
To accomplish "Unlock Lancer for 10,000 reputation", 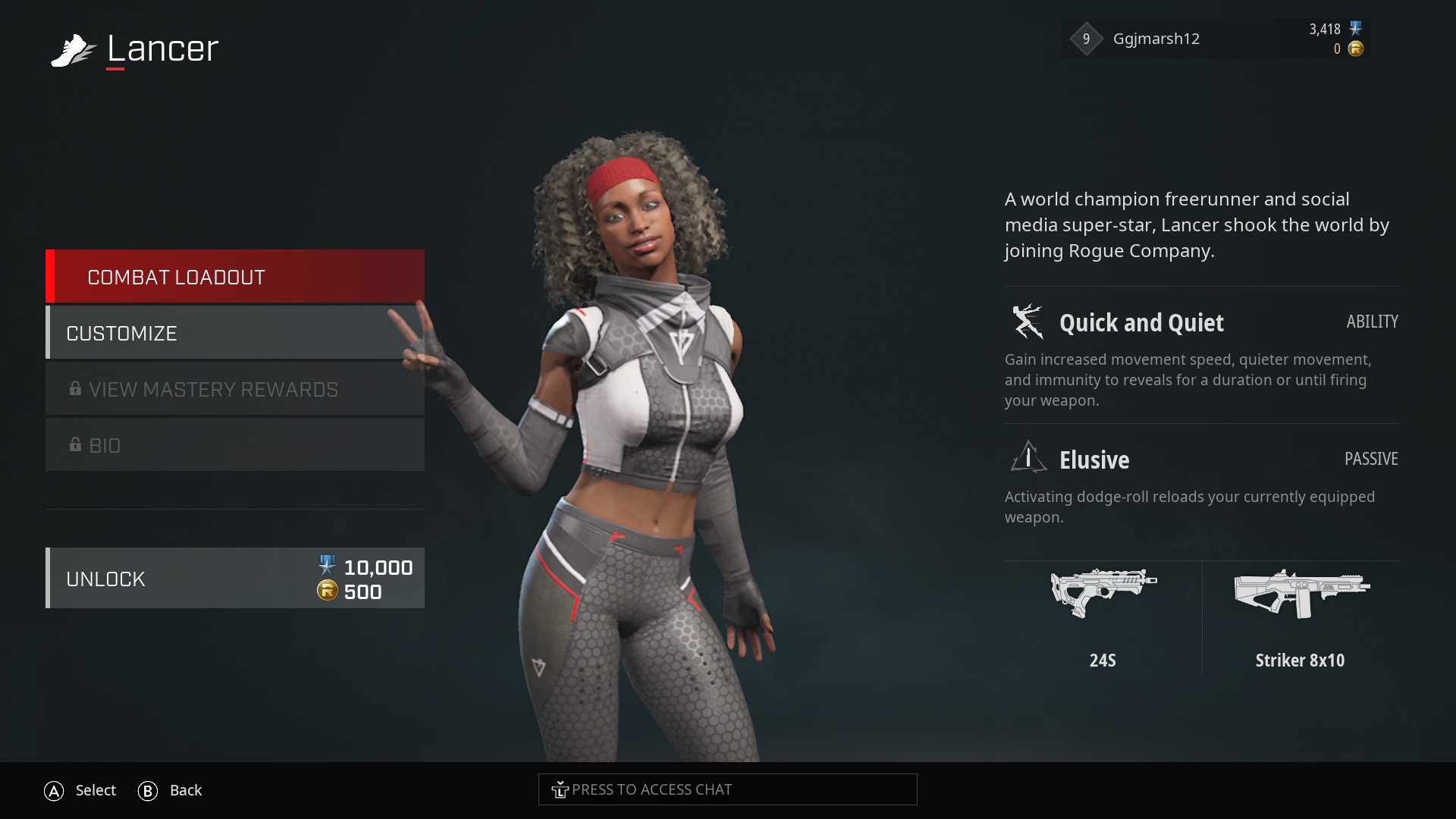I will [x=235, y=579].
